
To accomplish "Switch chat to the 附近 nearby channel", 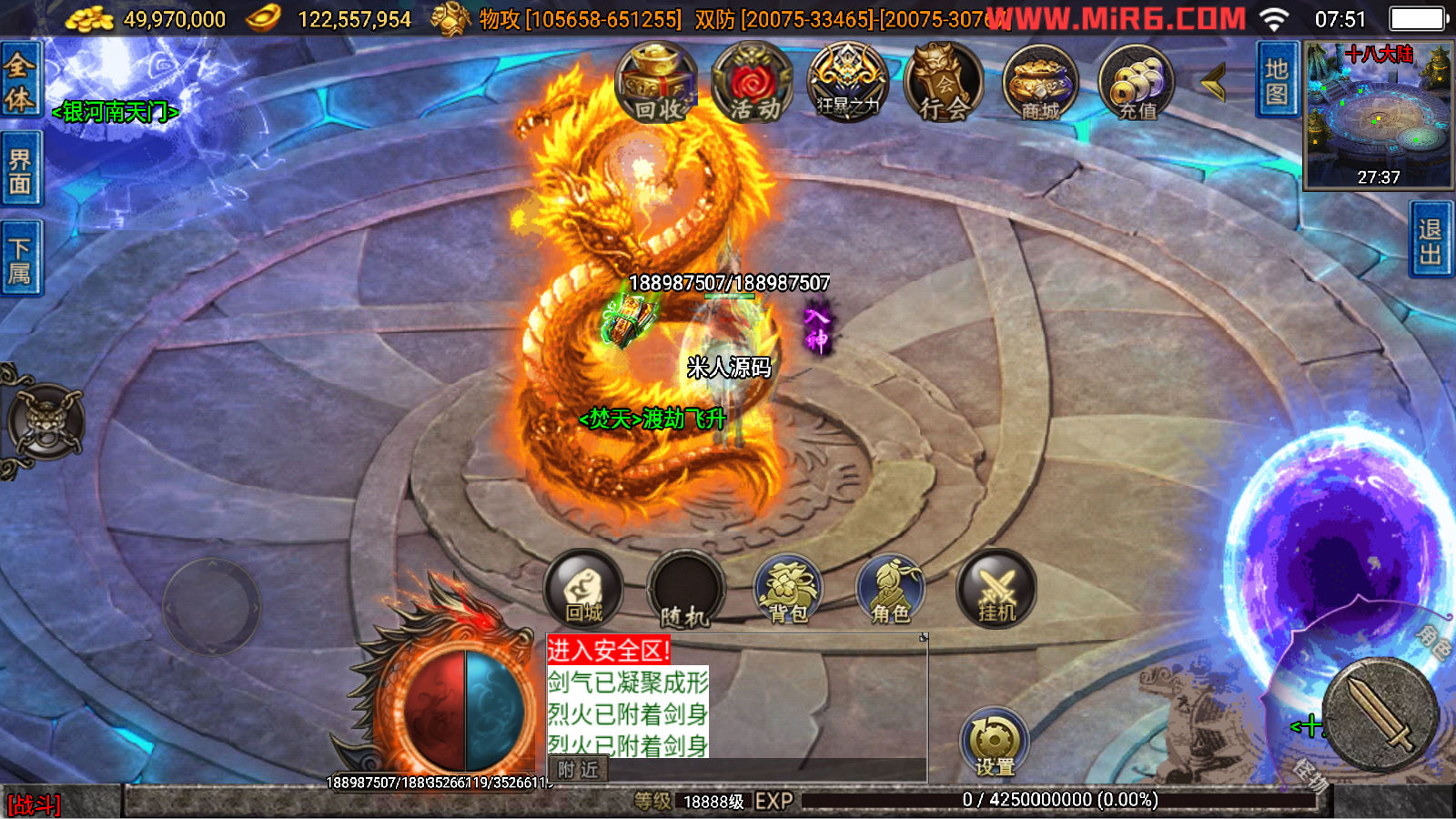I will 578,770.
